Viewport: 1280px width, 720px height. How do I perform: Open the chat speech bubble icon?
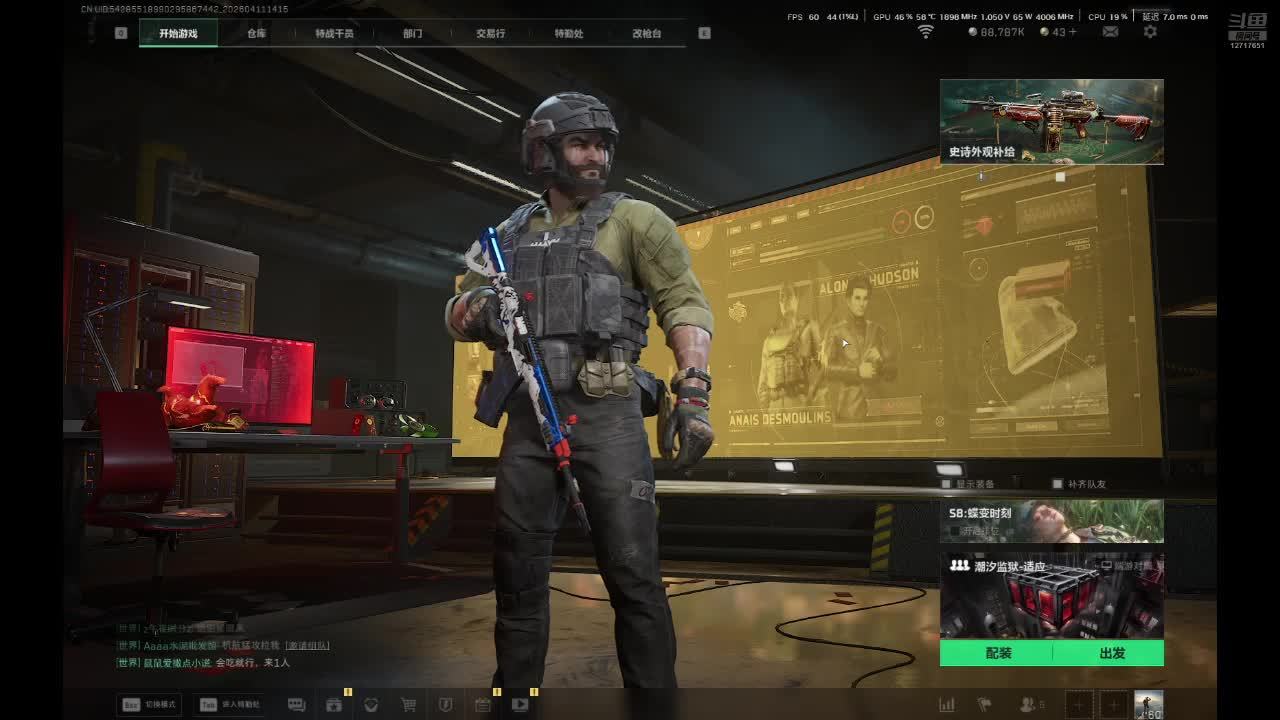pos(296,704)
